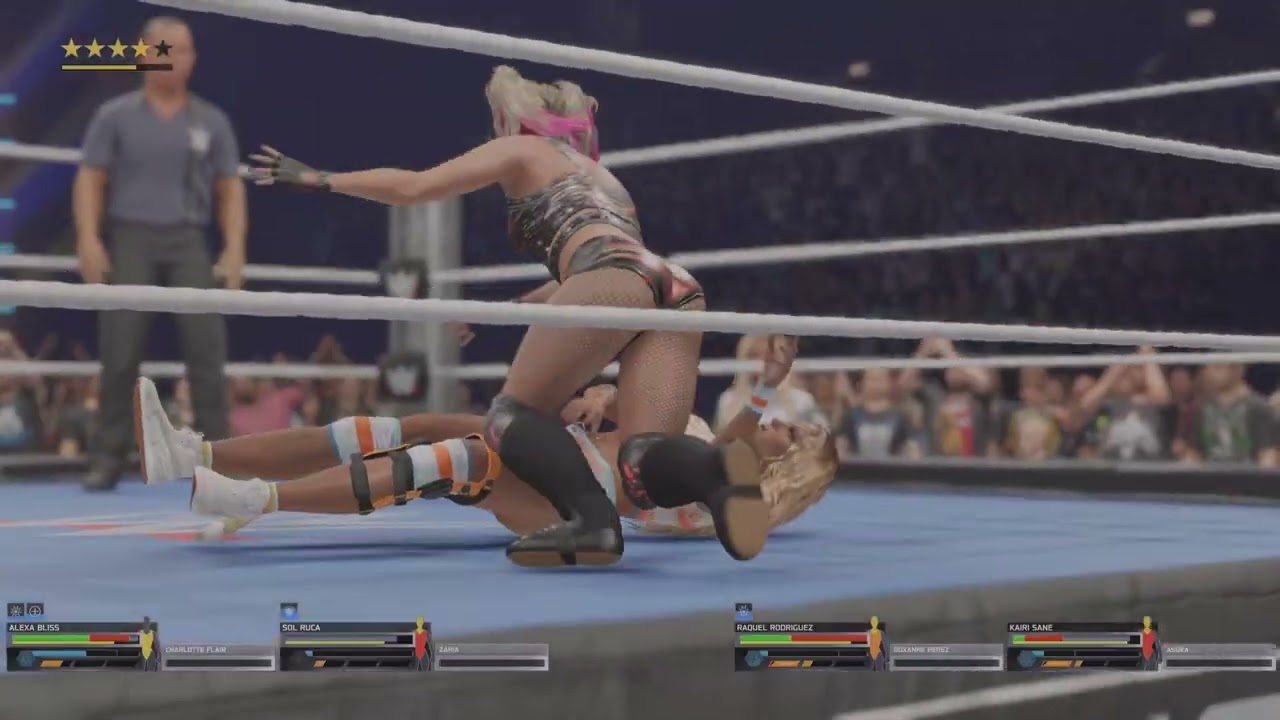The height and width of the screenshot is (720, 1280).
Task: Click Kairi Sane's body damage figure
Action: click(x=1148, y=641)
